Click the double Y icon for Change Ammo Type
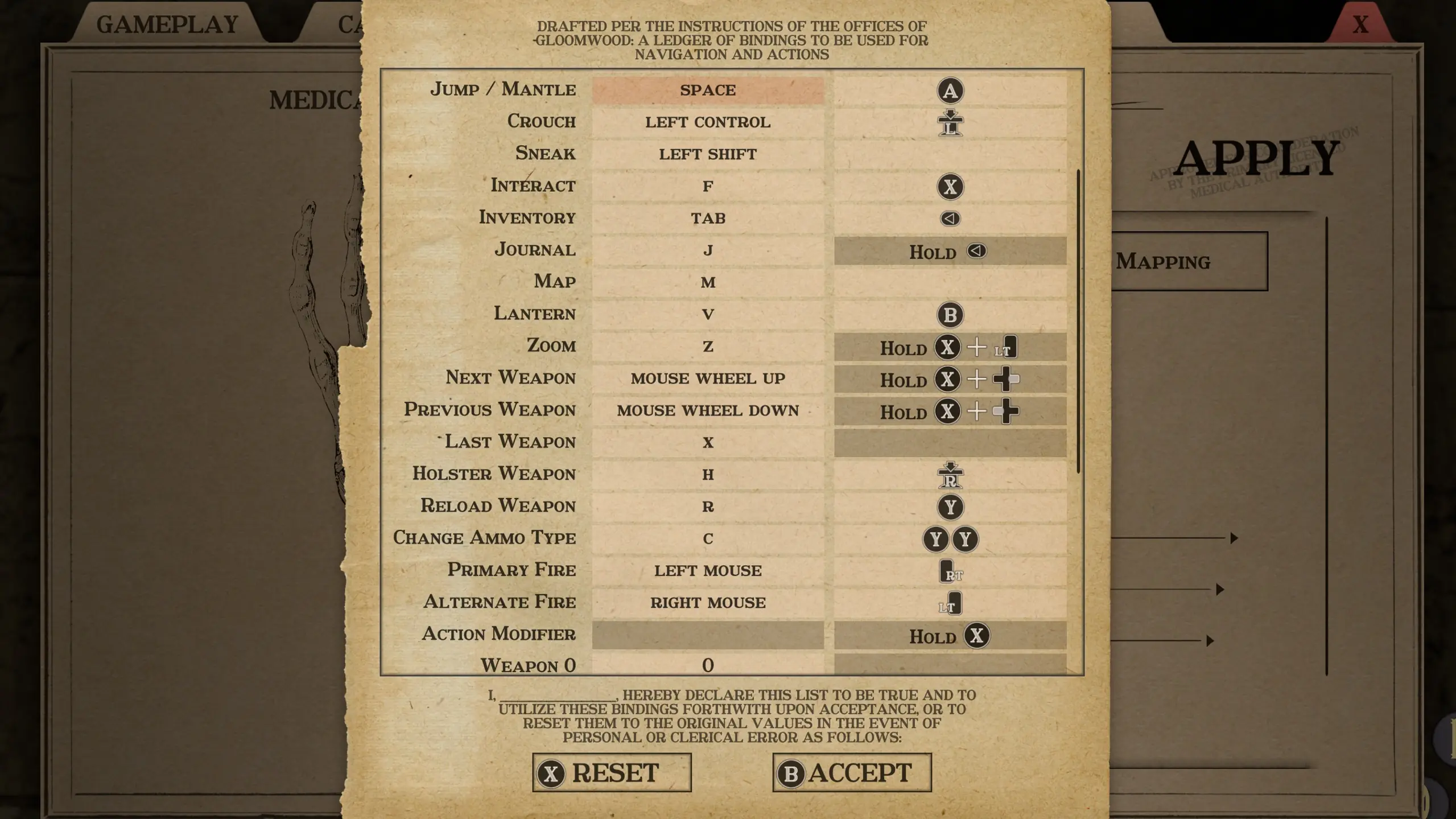1456x819 pixels. coord(951,539)
